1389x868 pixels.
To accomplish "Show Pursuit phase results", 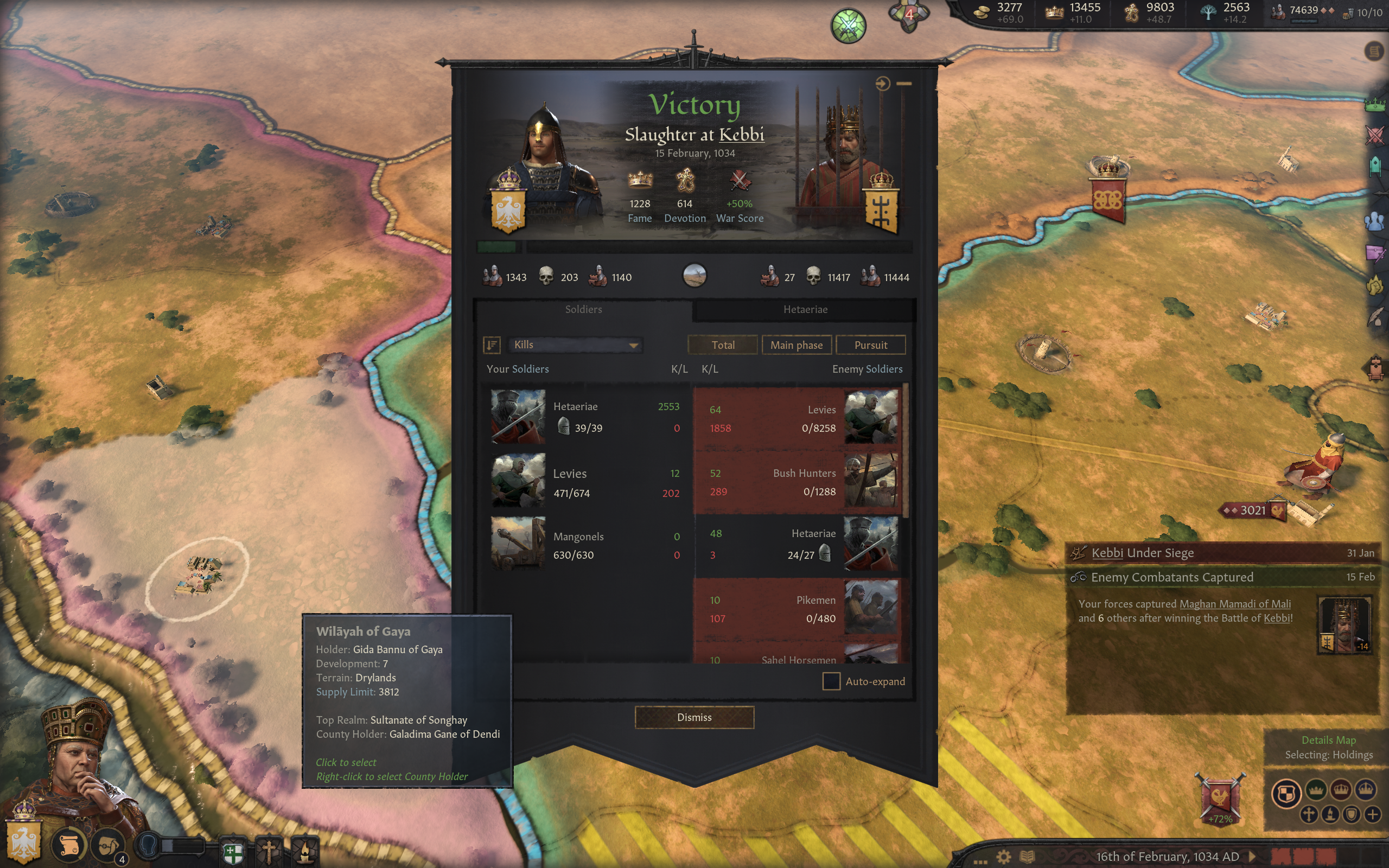I will pyautogui.click(x=870, y=345).
